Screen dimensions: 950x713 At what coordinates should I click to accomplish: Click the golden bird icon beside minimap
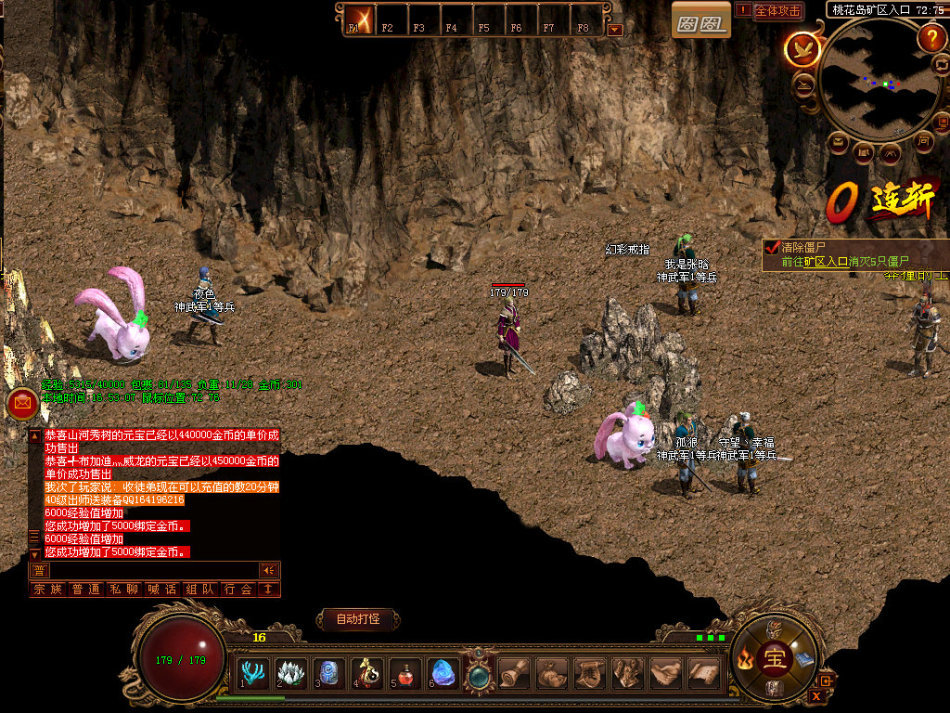(802, 48)
